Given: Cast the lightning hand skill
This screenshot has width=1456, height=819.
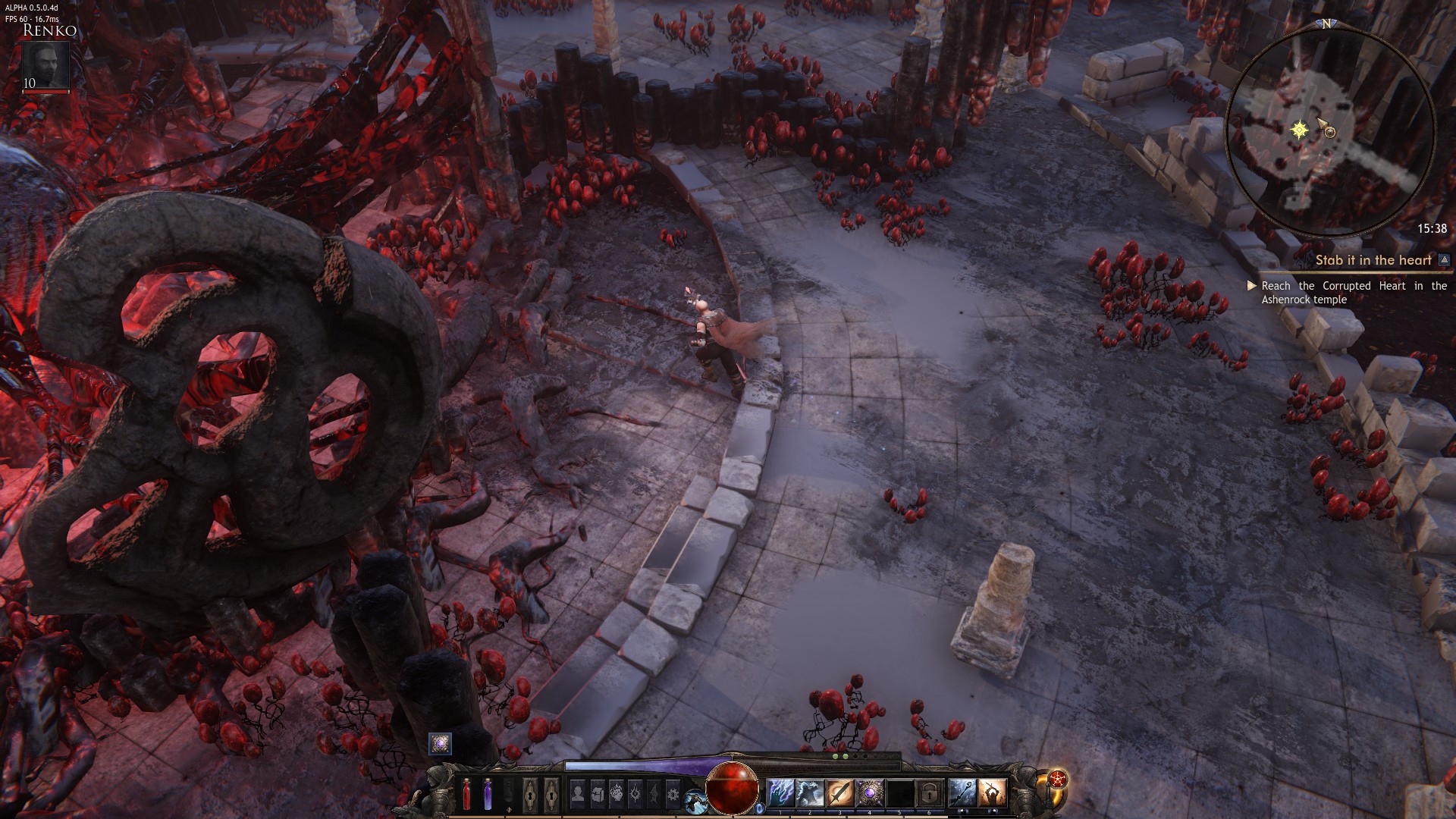Looking at the screenshot, I should coord(780,793).
